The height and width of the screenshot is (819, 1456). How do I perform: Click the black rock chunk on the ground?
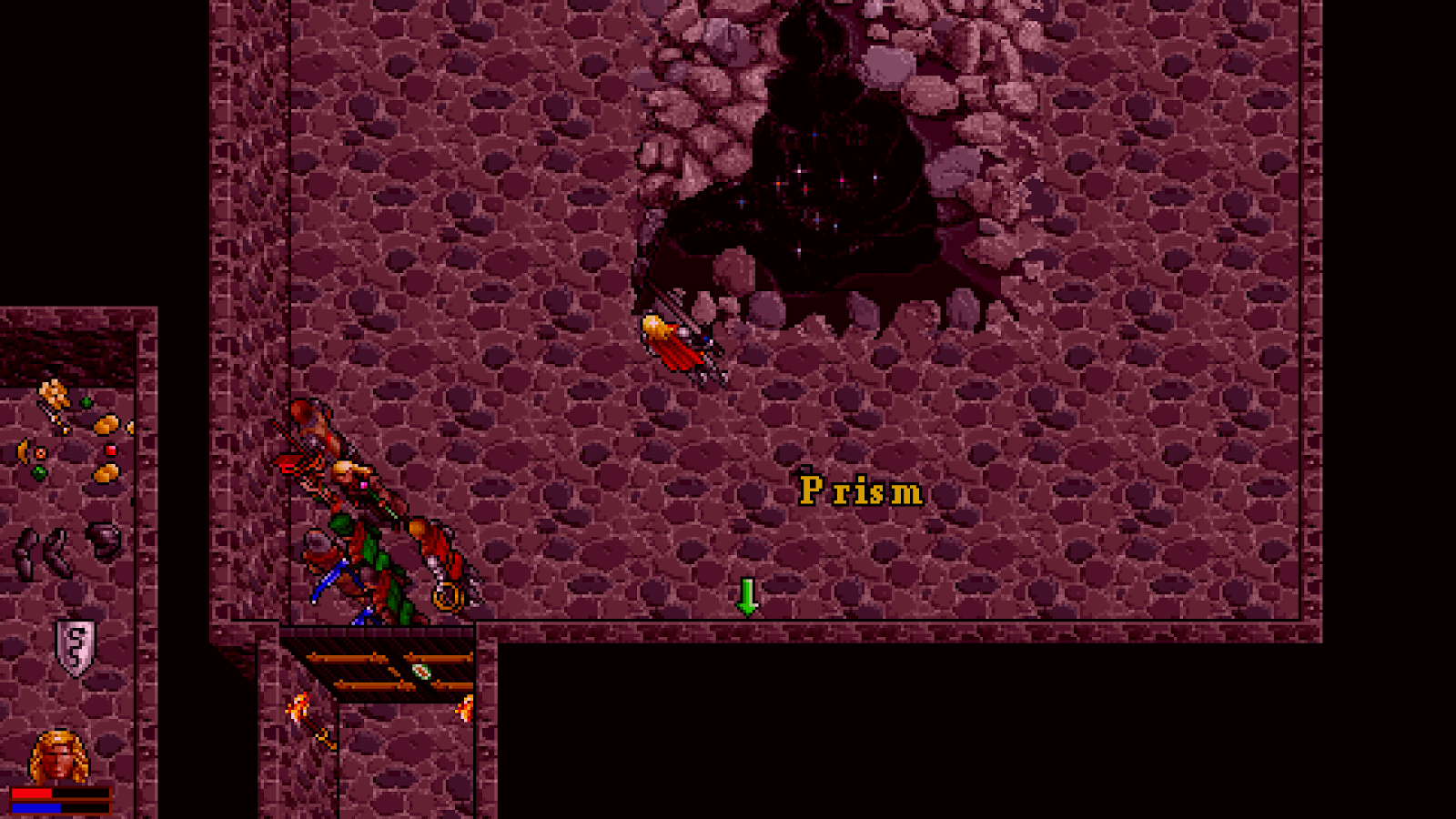[104, 538]
